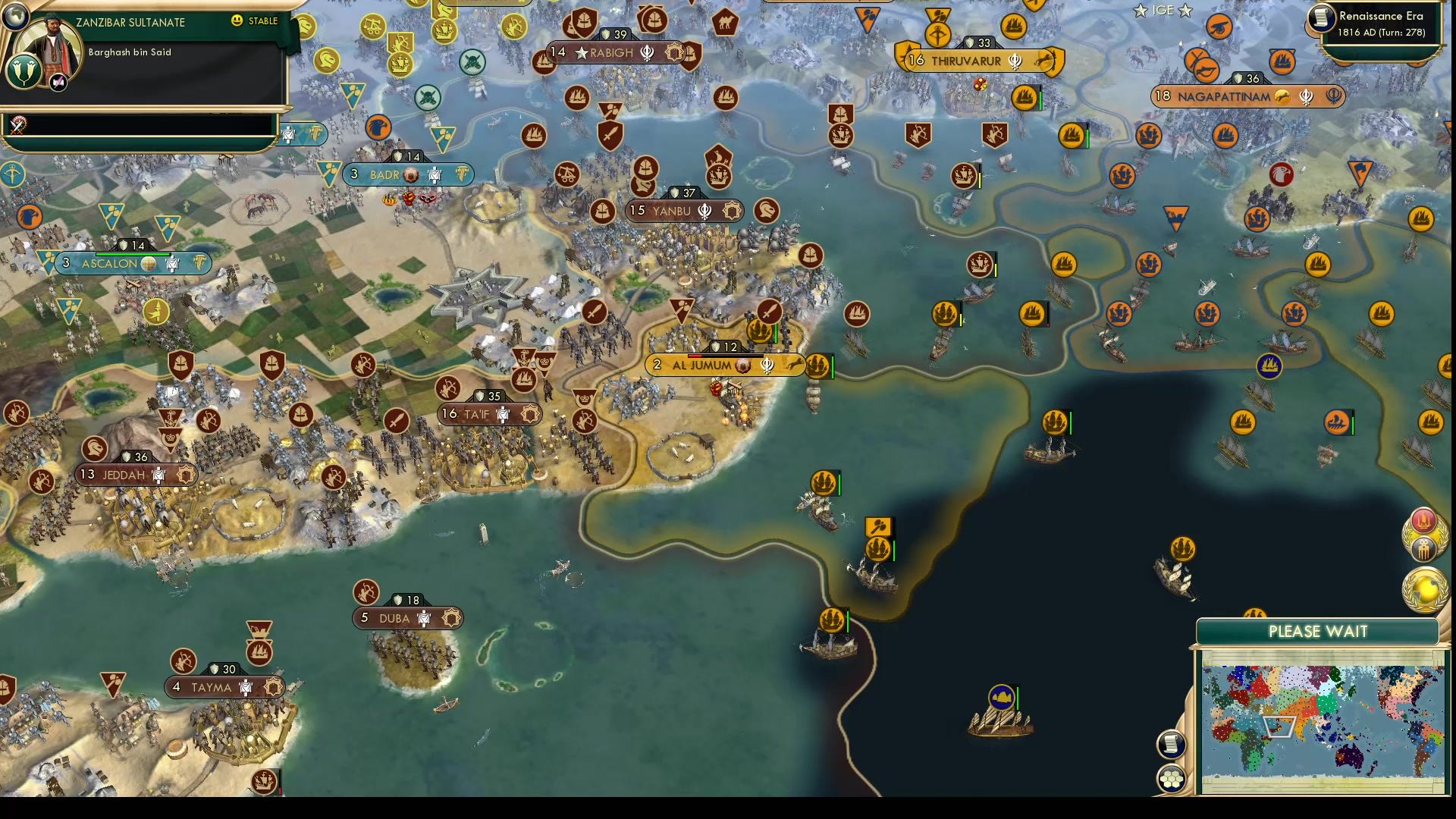Click the STABLE smiley status indicator
Image resolution: width=1456 pixels, height=819 pixels.
[238, 21]
